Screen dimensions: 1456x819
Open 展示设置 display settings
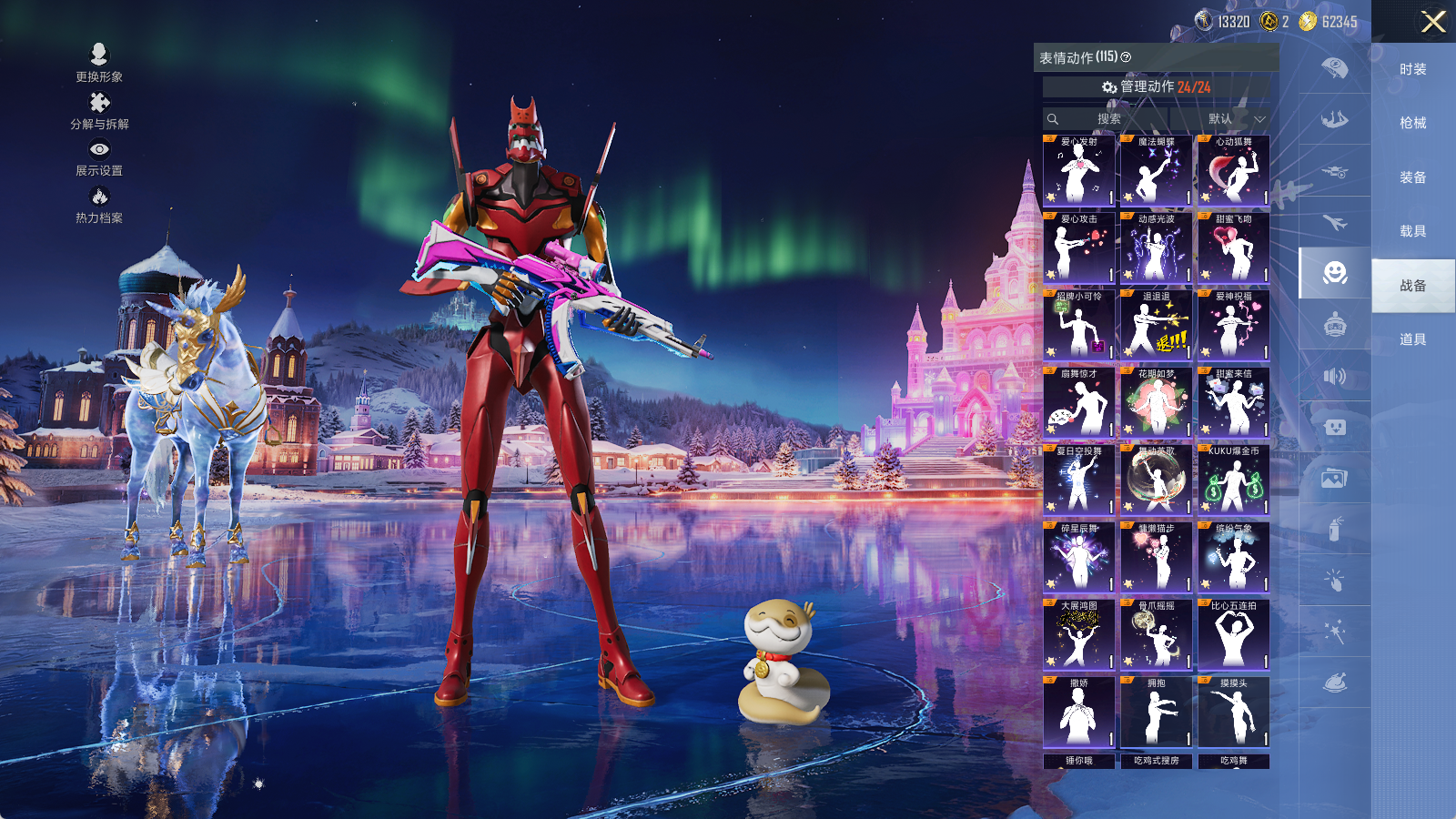tap(99, 157)
